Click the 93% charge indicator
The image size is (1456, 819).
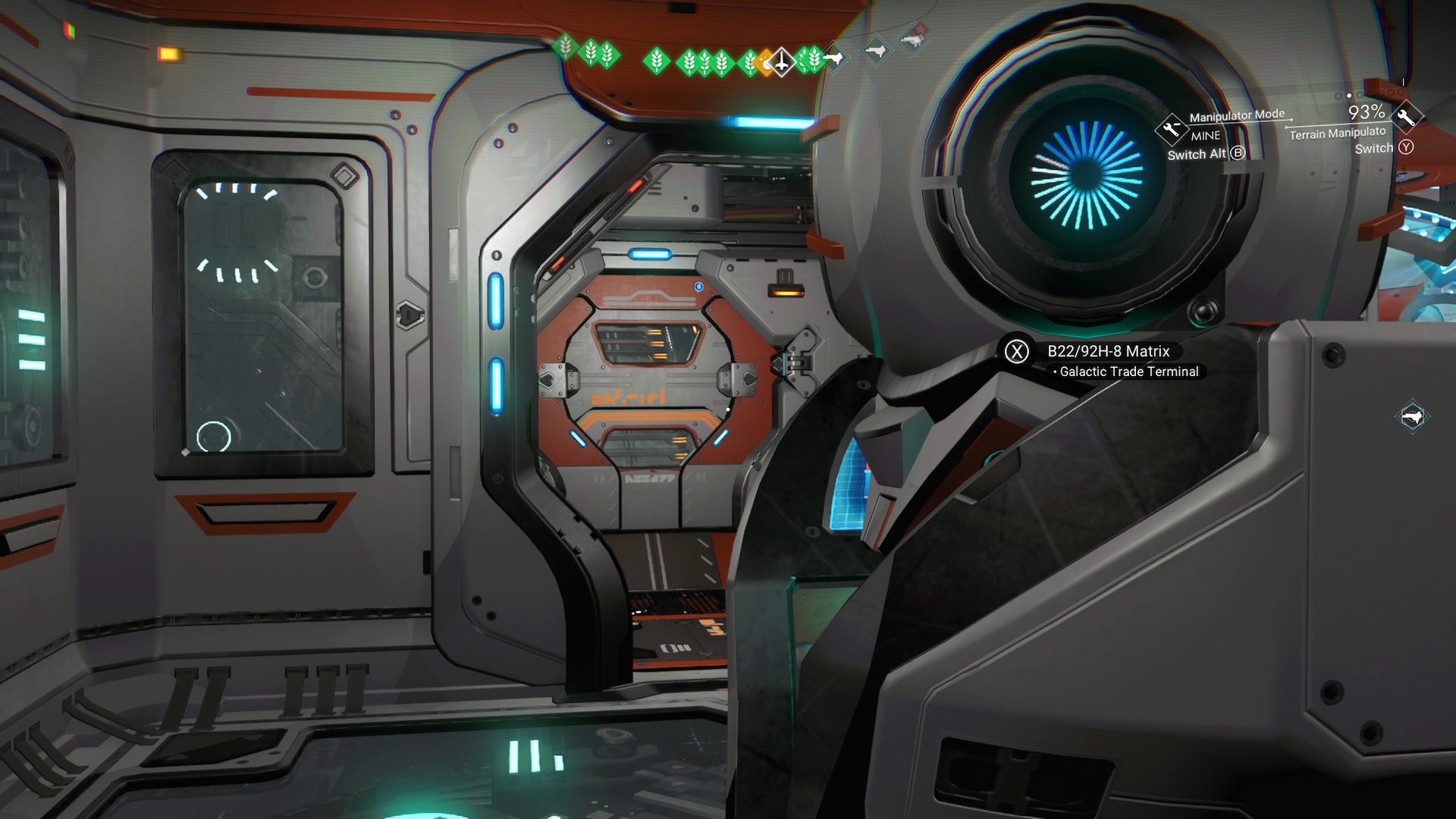pyautogui.click(x=1366, y=111)
